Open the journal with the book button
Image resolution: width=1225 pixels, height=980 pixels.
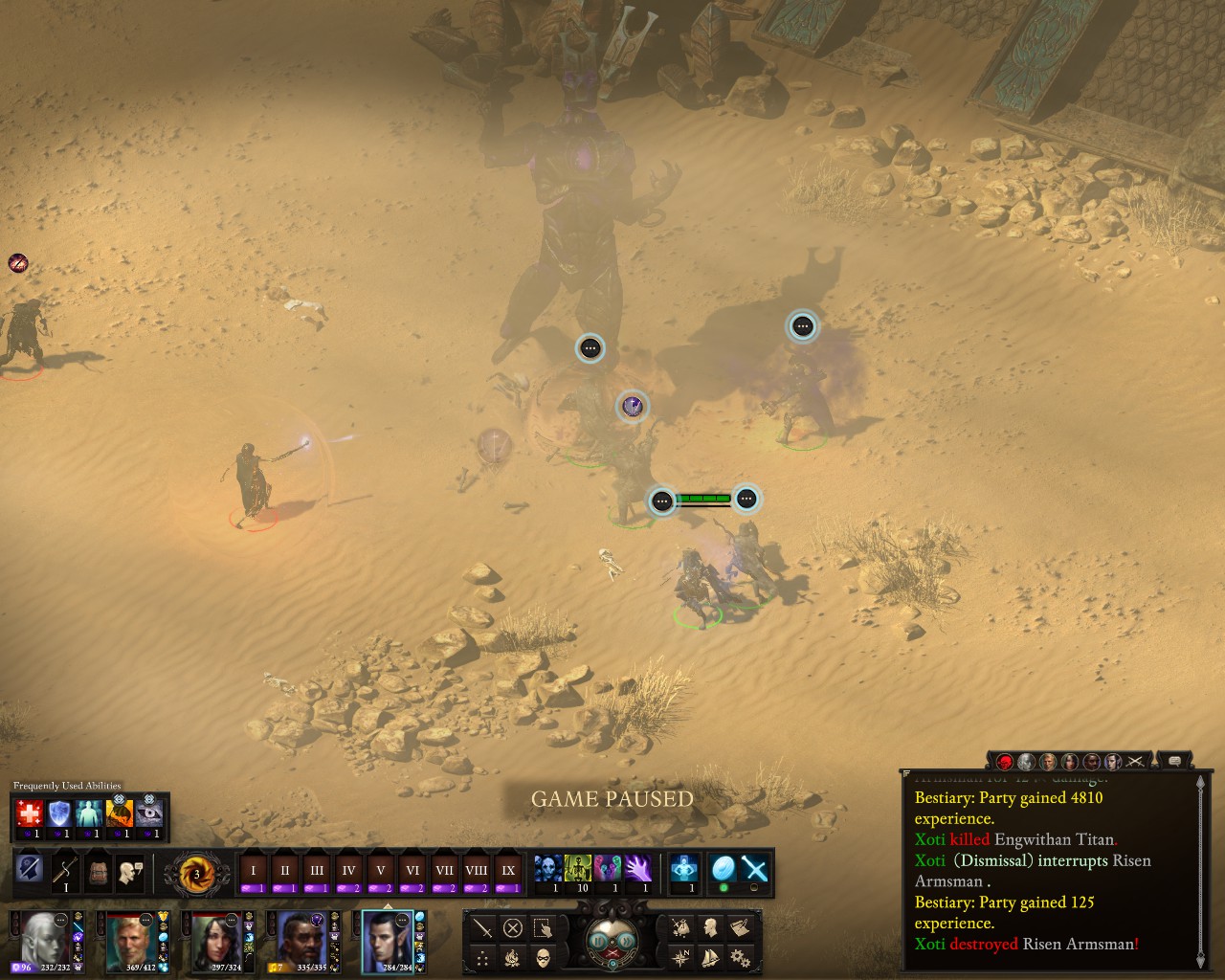point(739,927)
